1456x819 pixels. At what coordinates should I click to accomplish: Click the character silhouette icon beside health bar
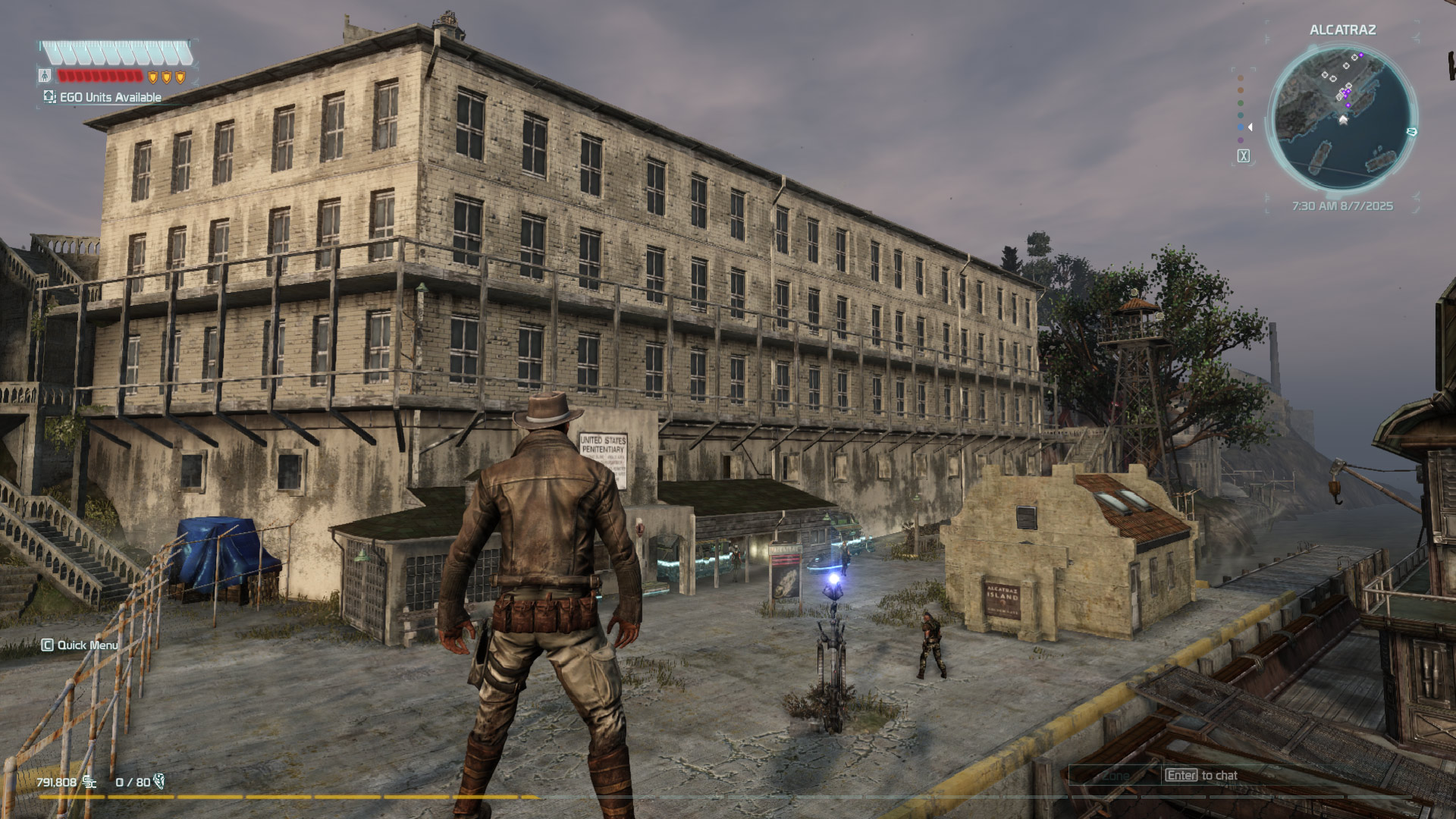45,76
